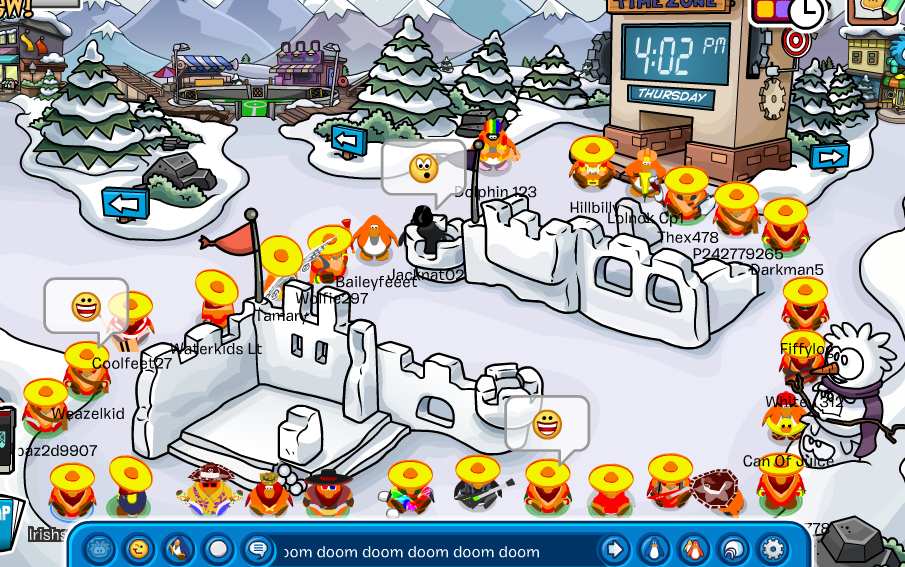Open the clock event icon at top
This screenshot has width=905, height=567.
point(806,13)
